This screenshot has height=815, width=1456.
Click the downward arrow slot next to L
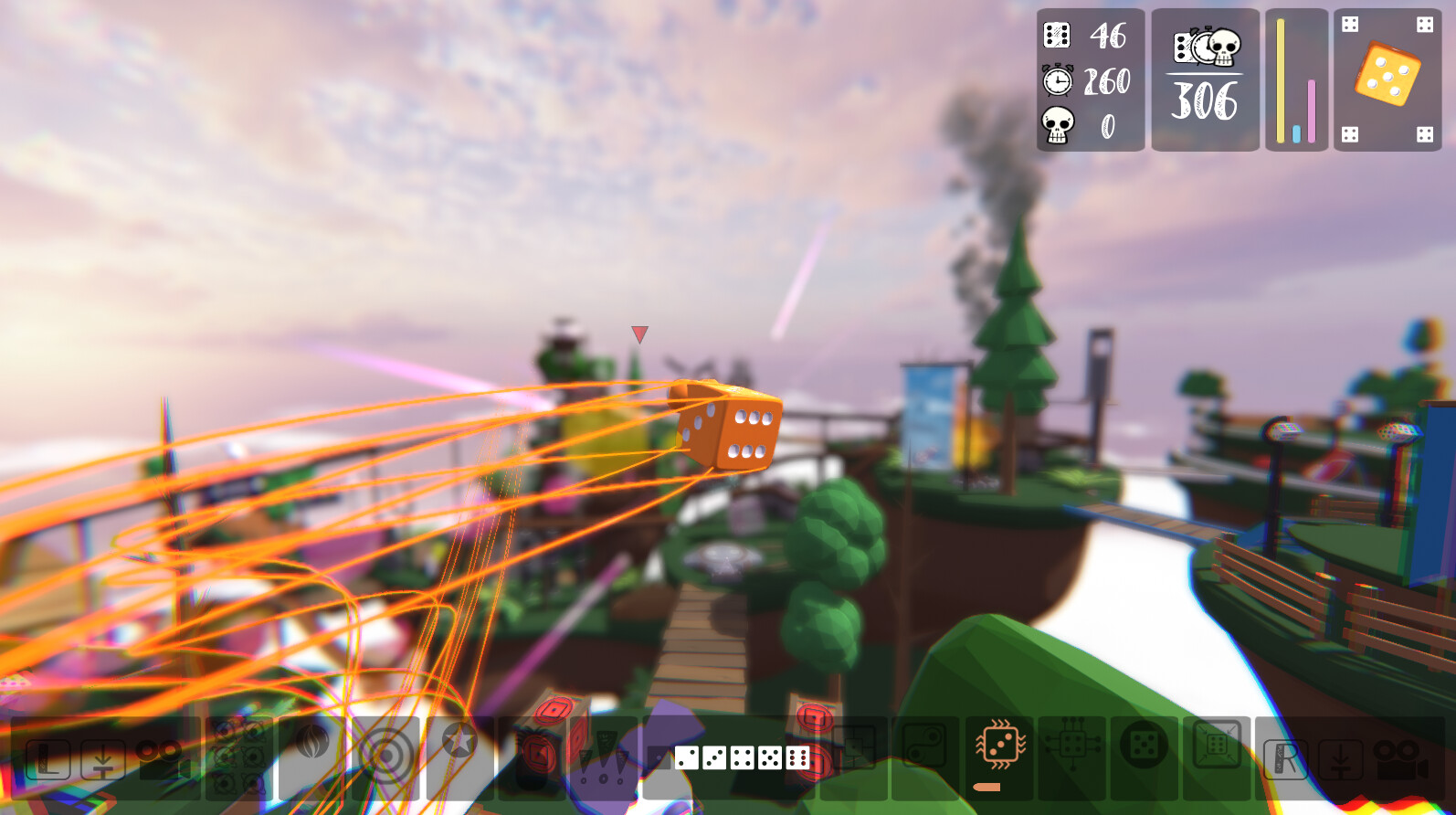pos(101,758)
